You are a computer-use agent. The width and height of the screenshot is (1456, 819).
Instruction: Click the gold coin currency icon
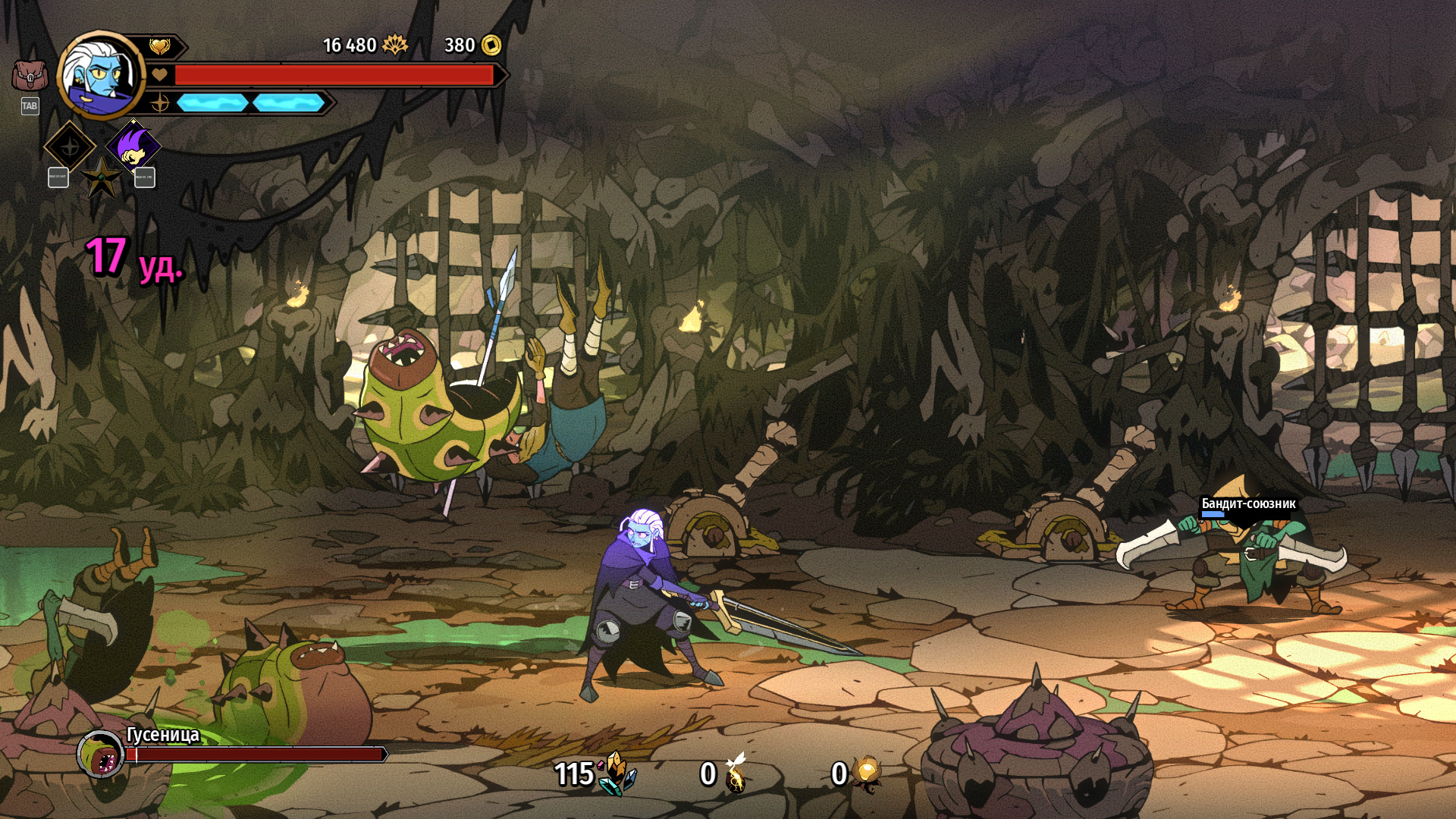pos(491,45)
